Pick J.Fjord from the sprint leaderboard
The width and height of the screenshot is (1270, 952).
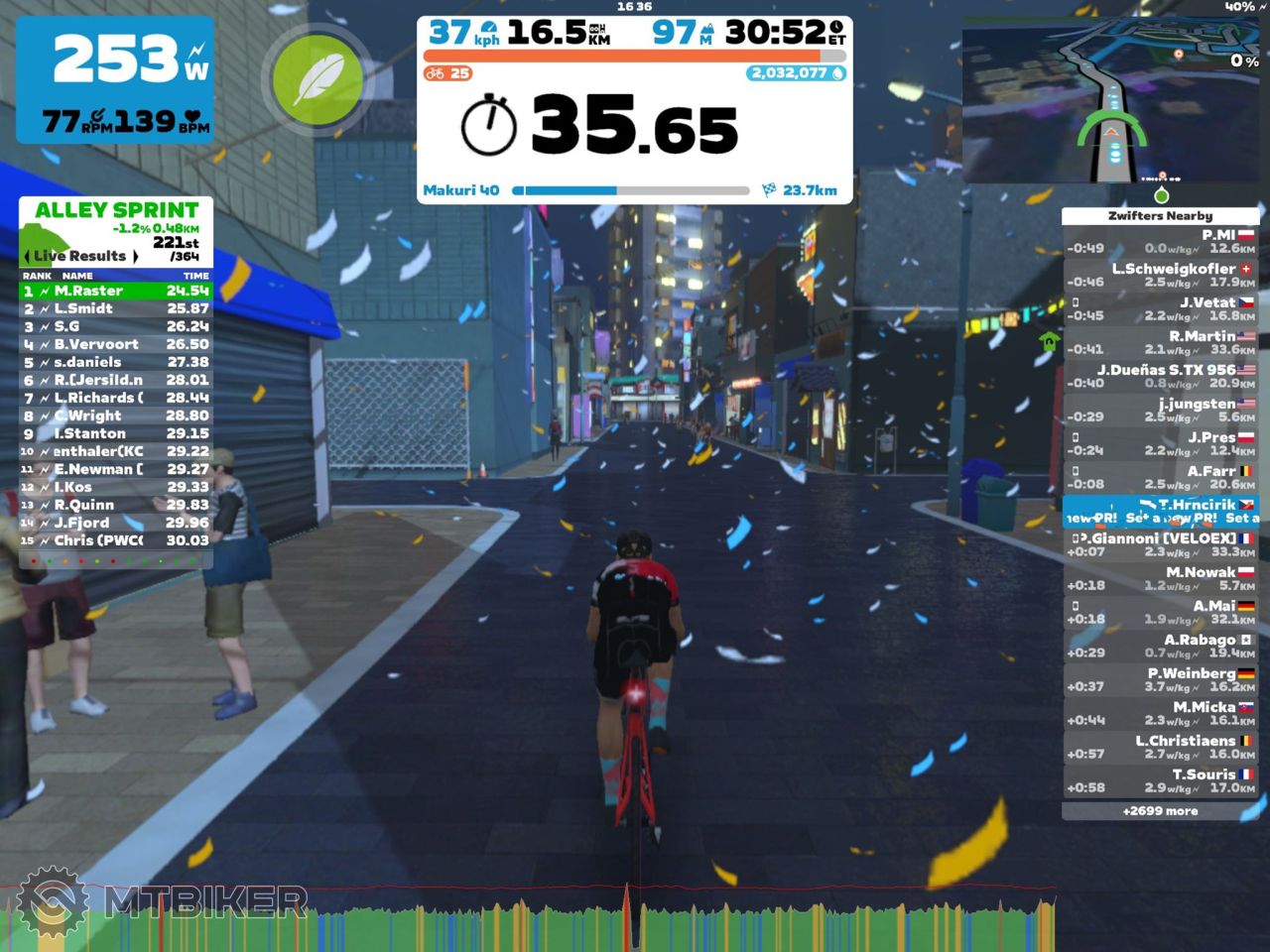(x=115, y=524)
